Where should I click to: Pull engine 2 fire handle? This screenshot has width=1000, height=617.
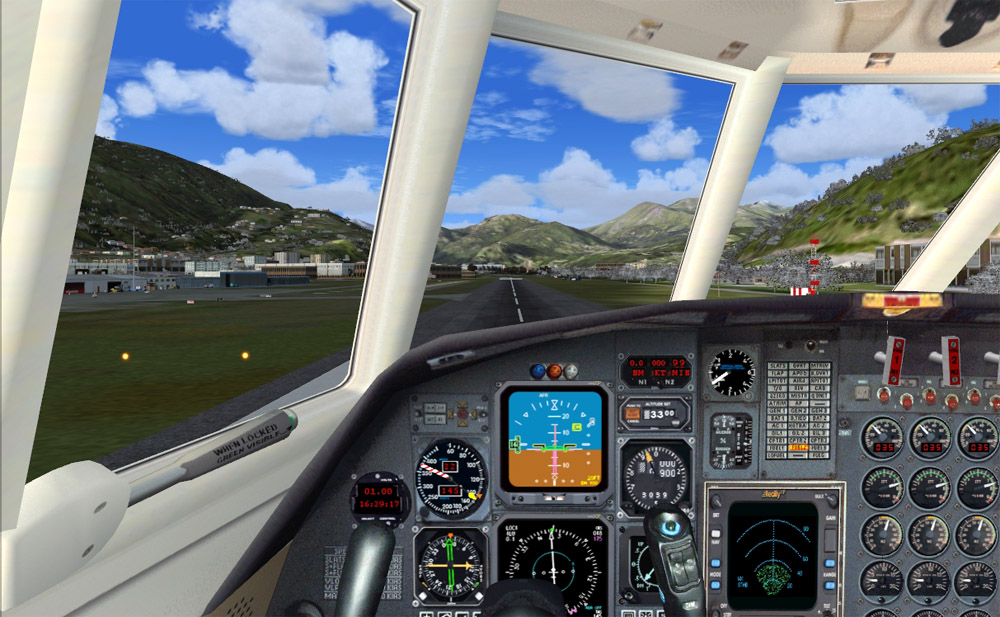(x=950, y=361)
